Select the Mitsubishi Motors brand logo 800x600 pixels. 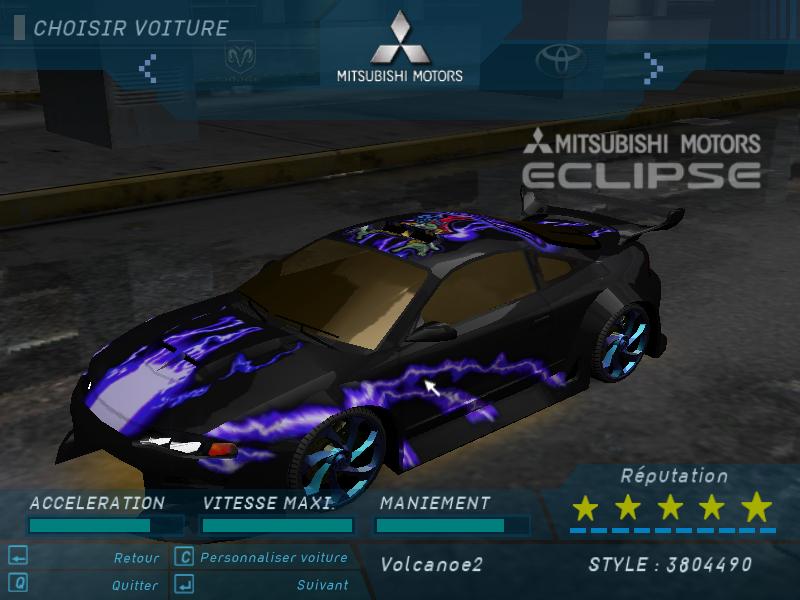[399, 48]
